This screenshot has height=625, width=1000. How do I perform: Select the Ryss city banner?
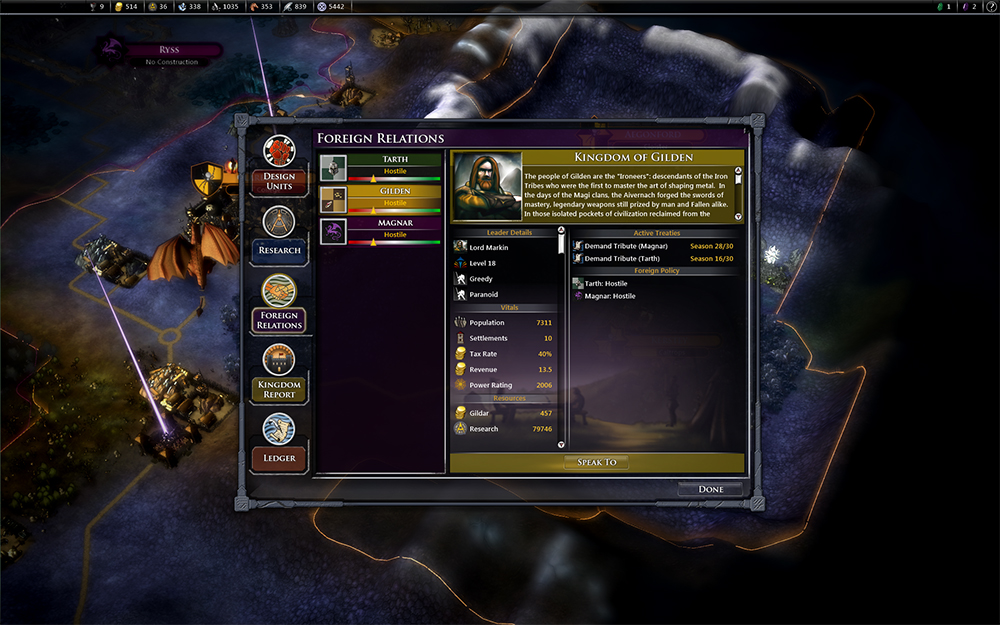coord(170,51)
